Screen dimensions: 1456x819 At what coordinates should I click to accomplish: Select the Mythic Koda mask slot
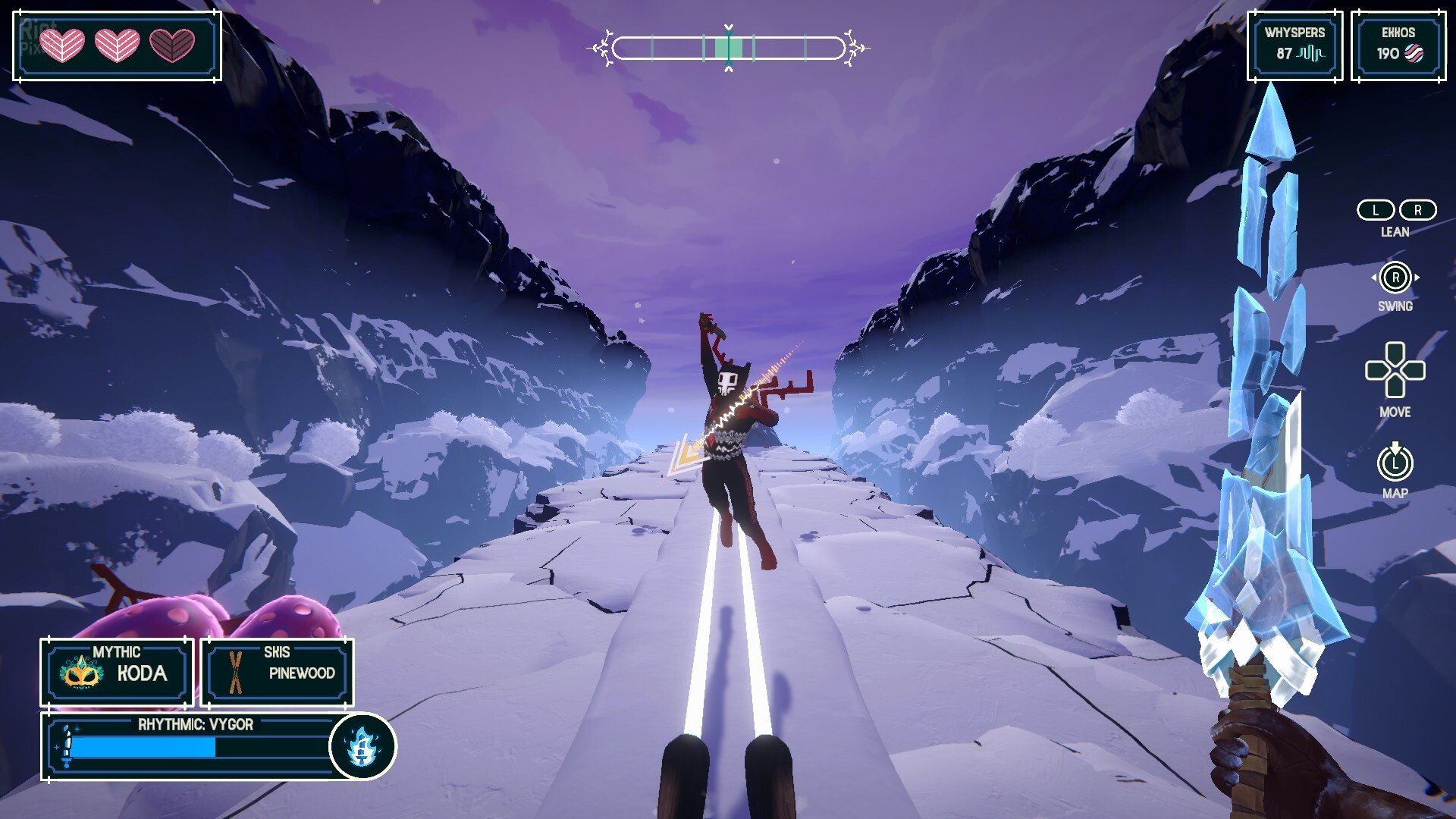click(x=118, y=672)
